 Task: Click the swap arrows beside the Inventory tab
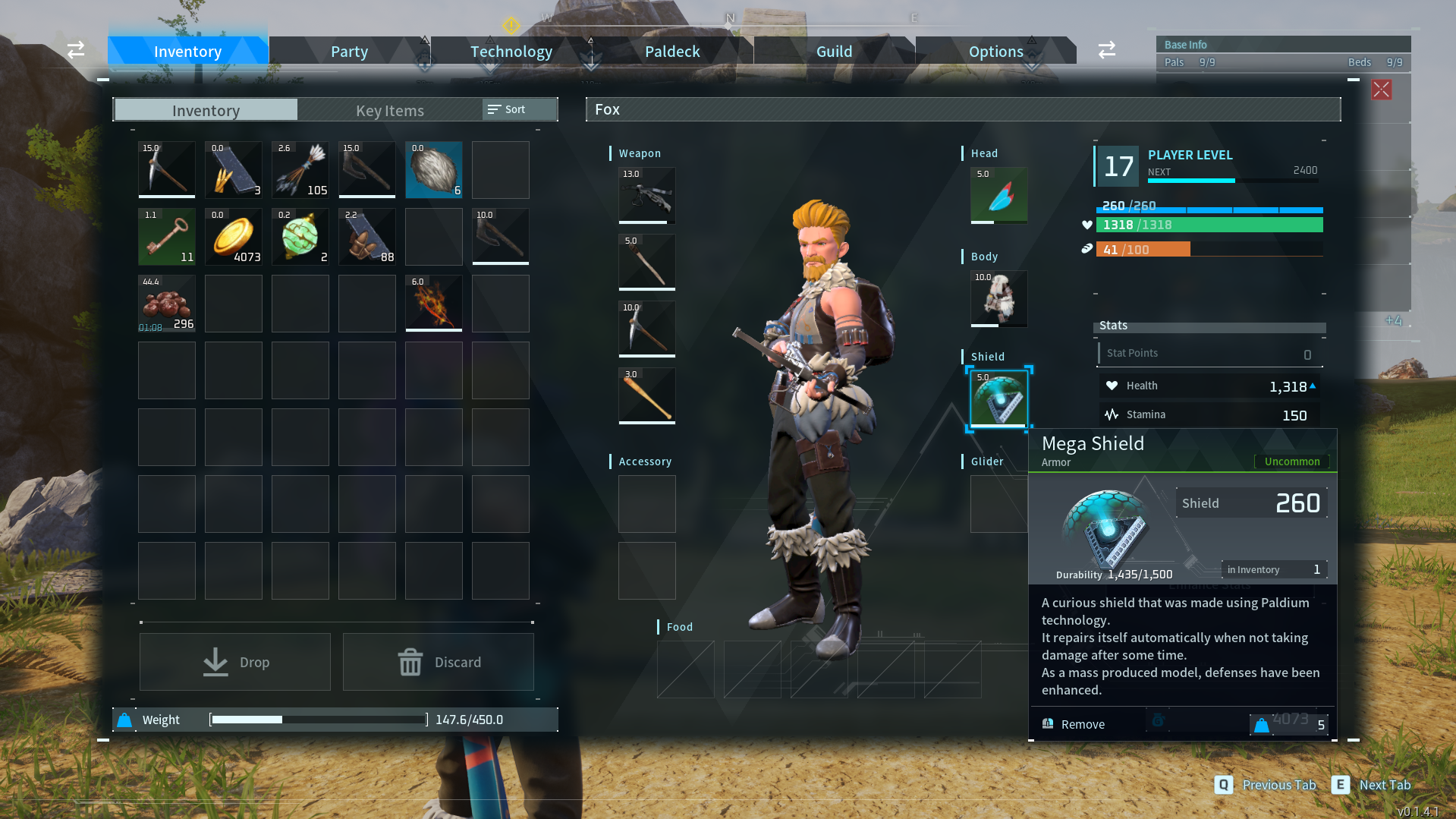point(75,49)
